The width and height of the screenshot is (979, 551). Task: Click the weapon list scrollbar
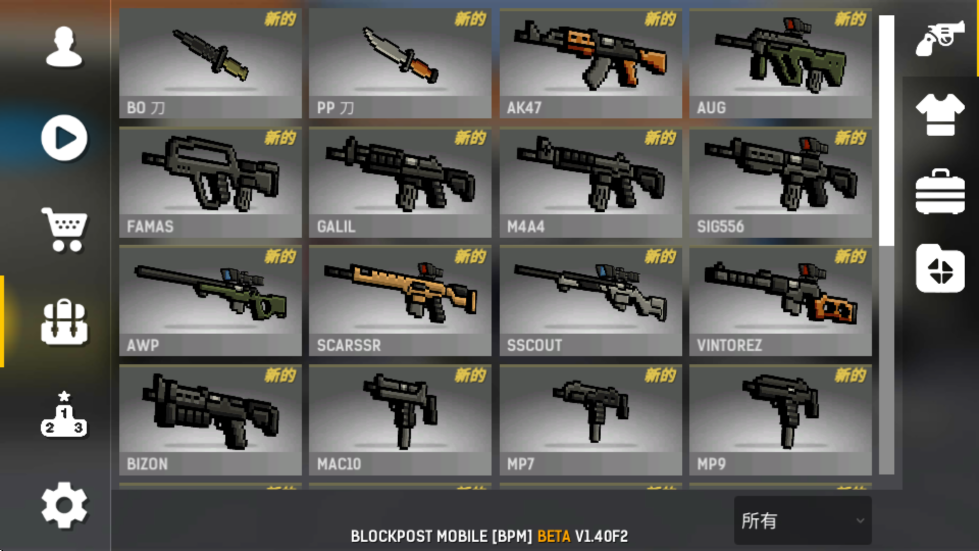coord(886,130)
